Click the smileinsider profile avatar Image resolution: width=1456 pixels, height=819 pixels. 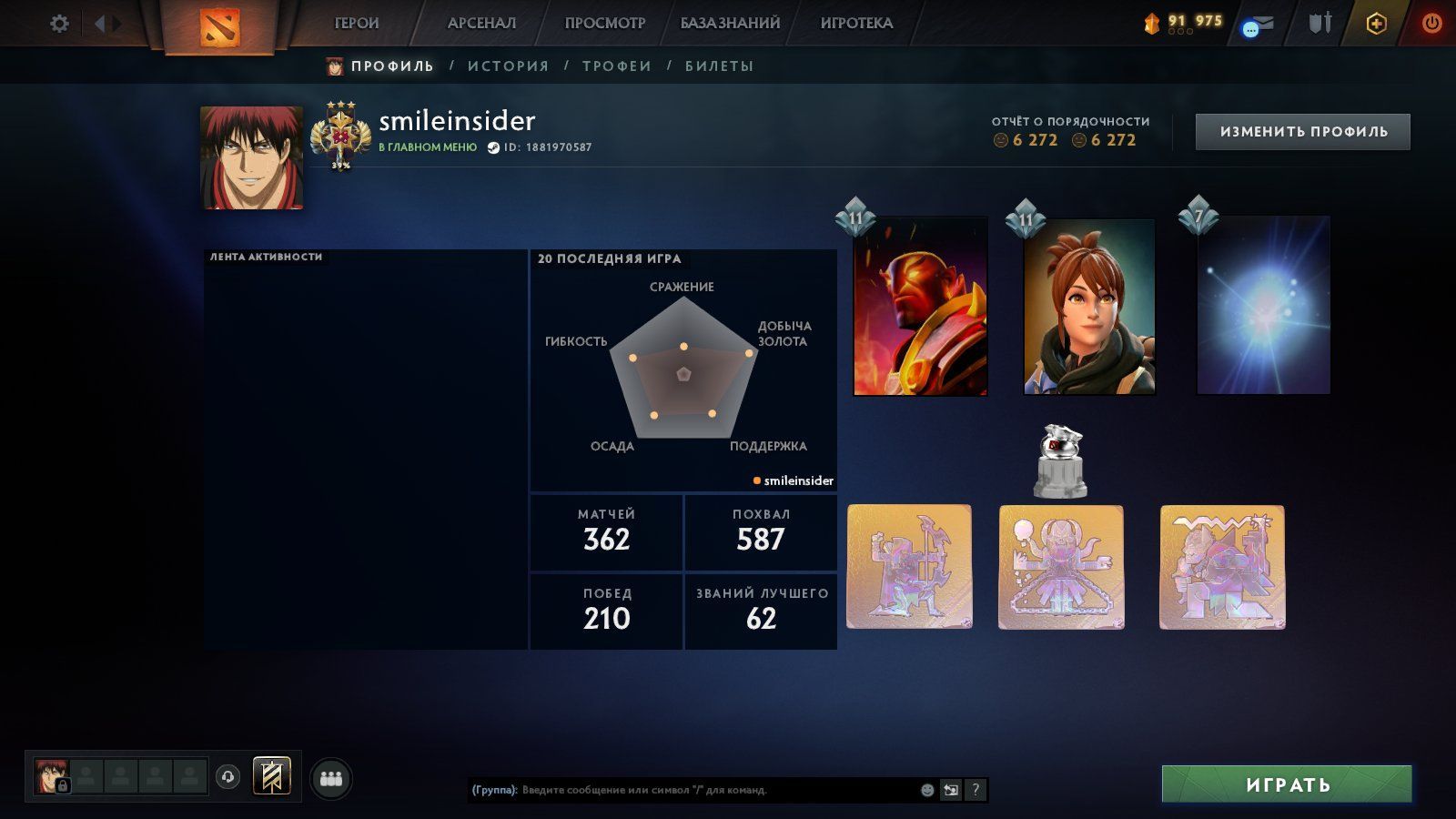tap(252, 157)
